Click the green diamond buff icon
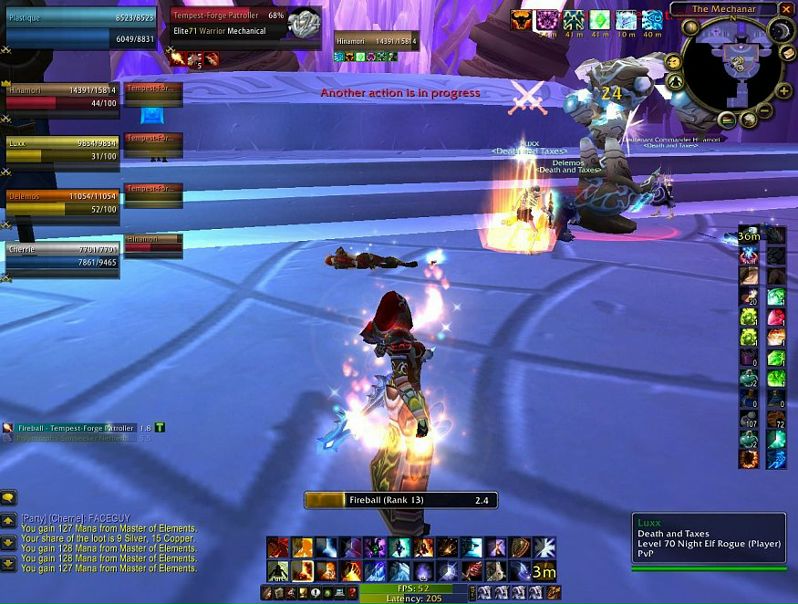The height and width of the screenshot is (604, 798). point(599,20)
